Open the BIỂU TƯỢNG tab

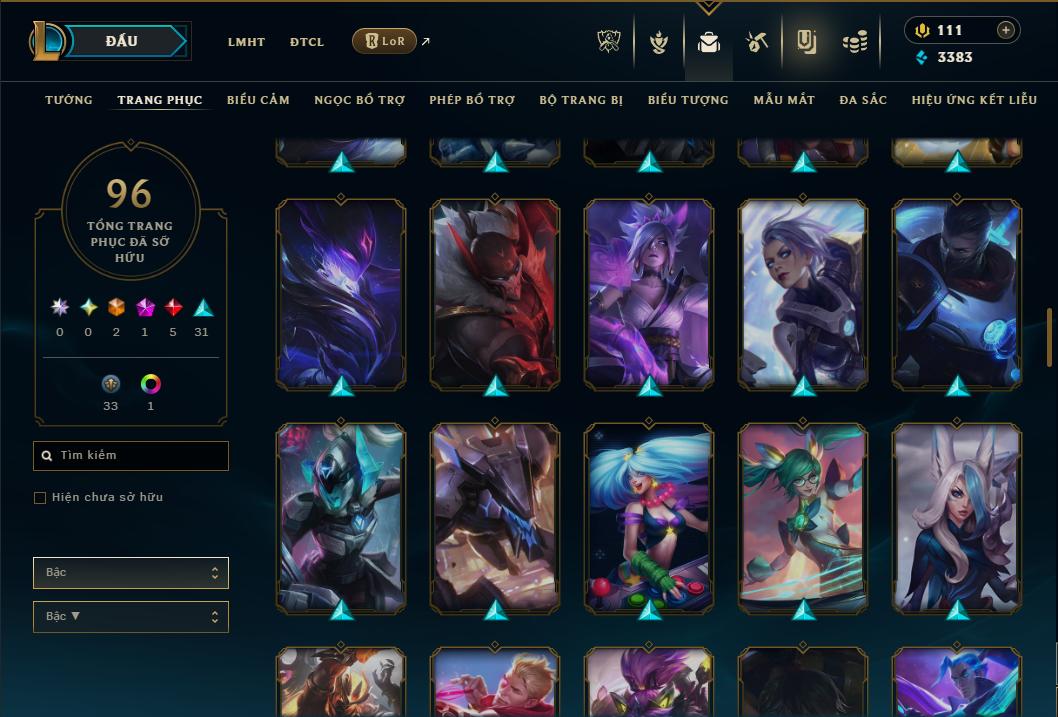(688, 100)
